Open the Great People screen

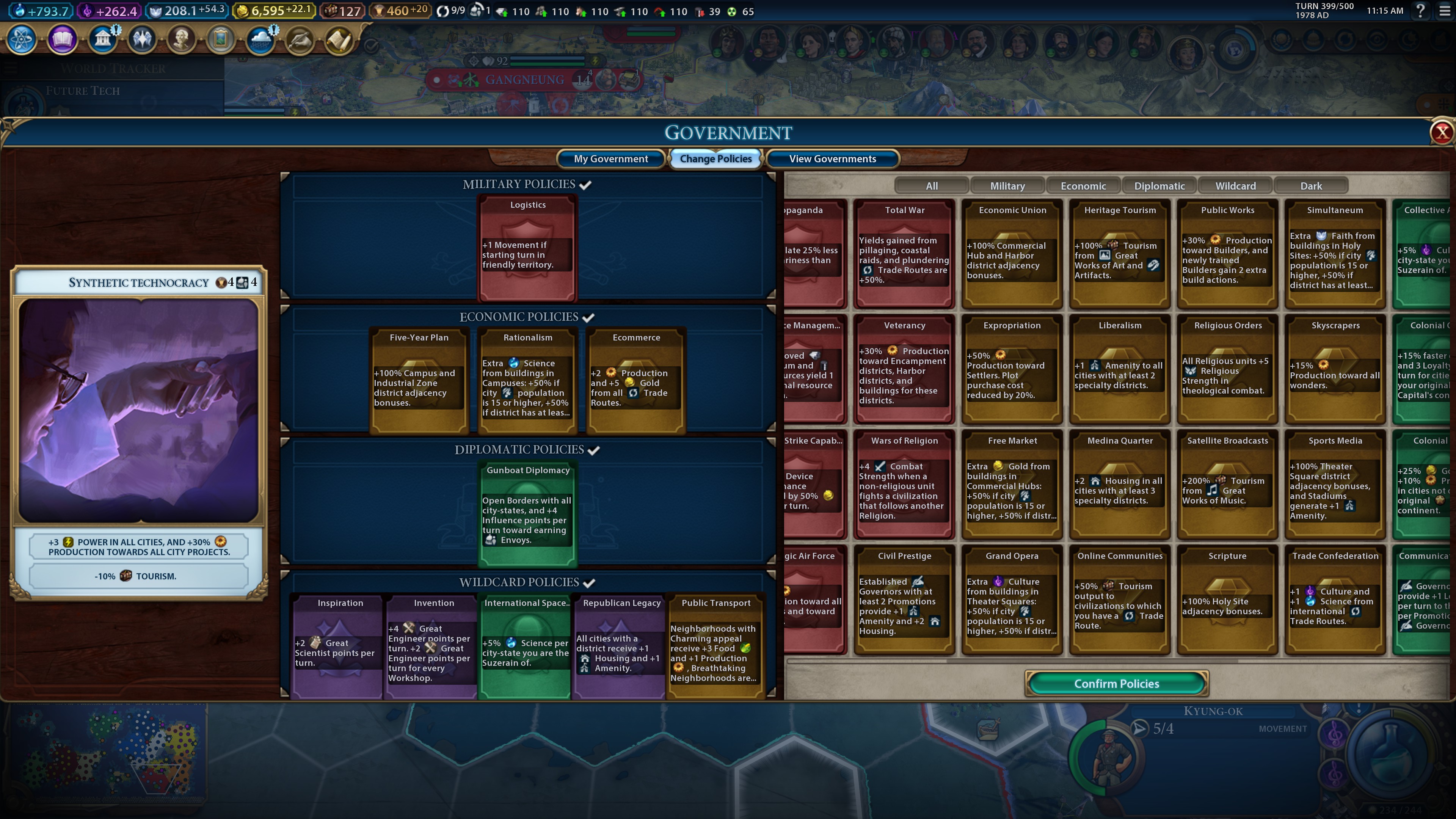181,39
